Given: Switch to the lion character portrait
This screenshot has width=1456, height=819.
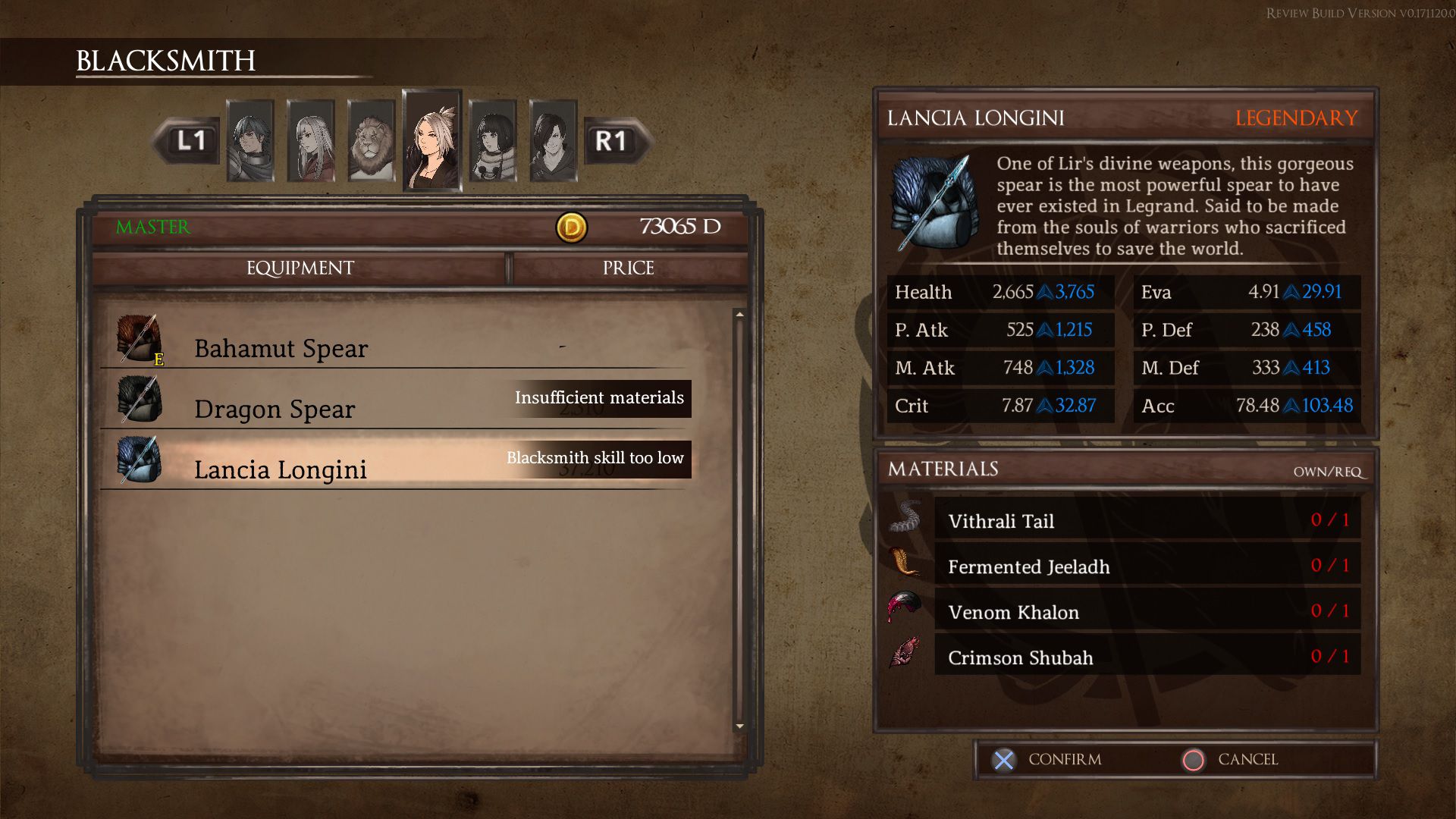Looking at the screenshot, I should click(x=371, y=141).
